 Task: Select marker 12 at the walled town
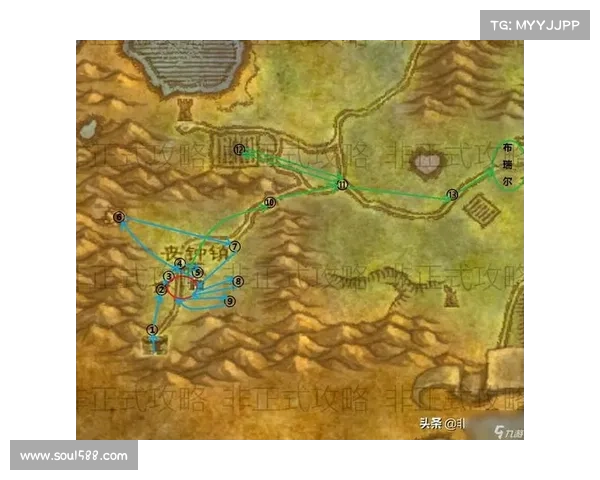click(x=239, y=150)
